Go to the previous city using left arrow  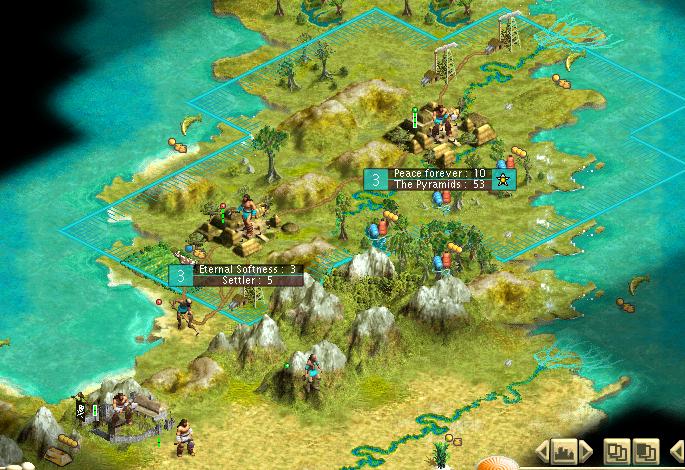pyautogui.click(x=543, y=450)
